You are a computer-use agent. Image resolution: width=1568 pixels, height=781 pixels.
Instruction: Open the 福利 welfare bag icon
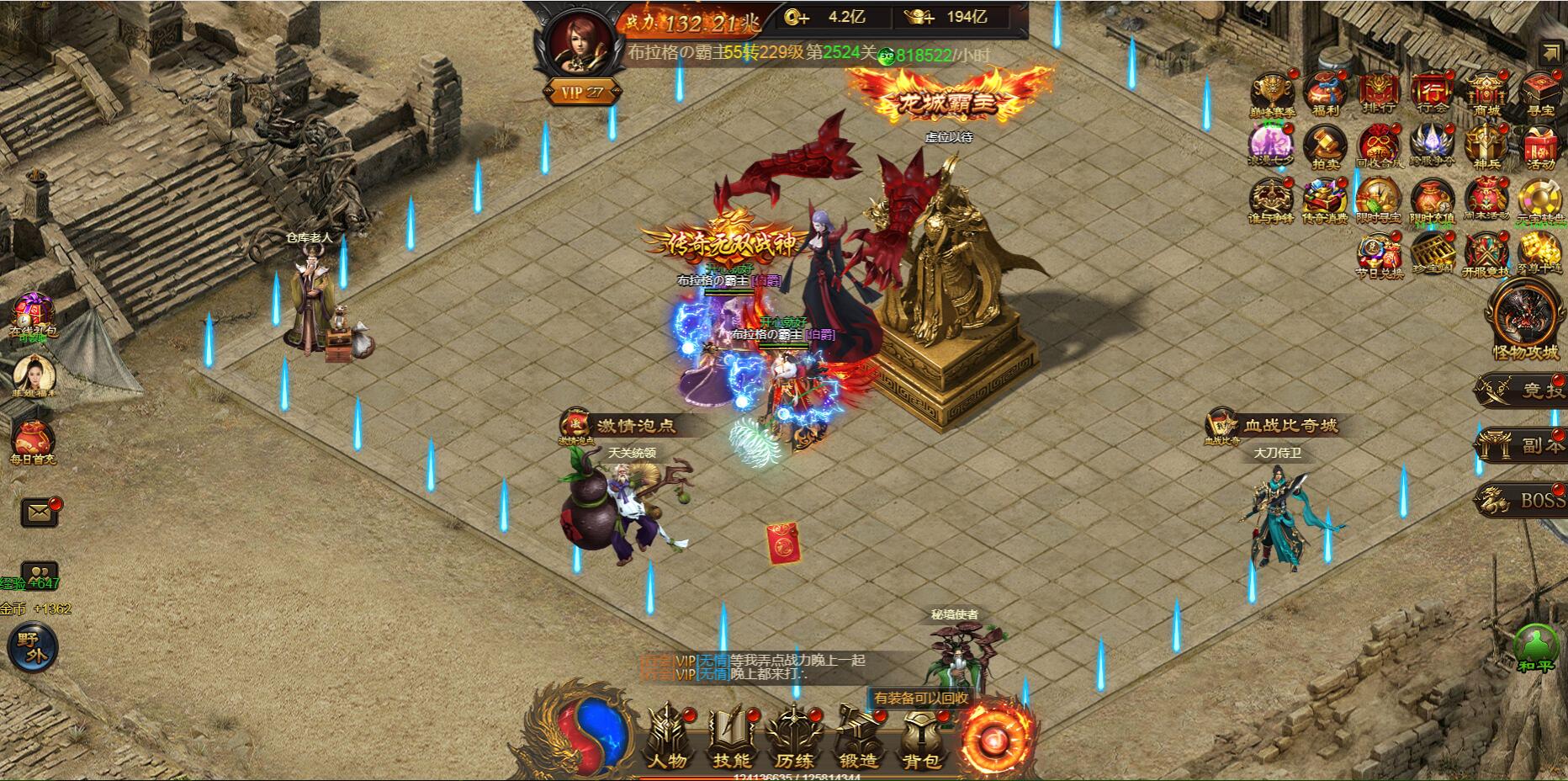pos(1325,93)
